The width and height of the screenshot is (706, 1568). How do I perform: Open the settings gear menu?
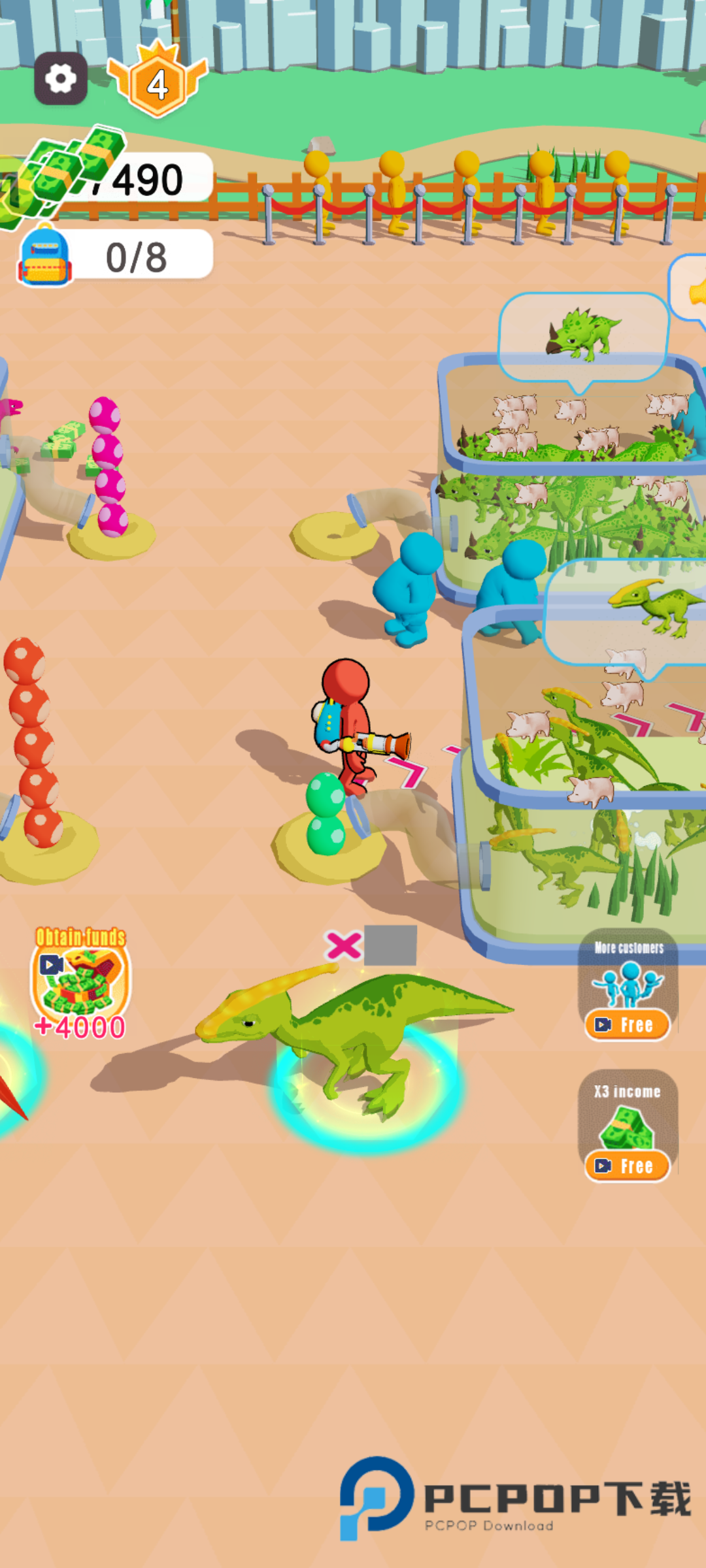click(61, 79)
